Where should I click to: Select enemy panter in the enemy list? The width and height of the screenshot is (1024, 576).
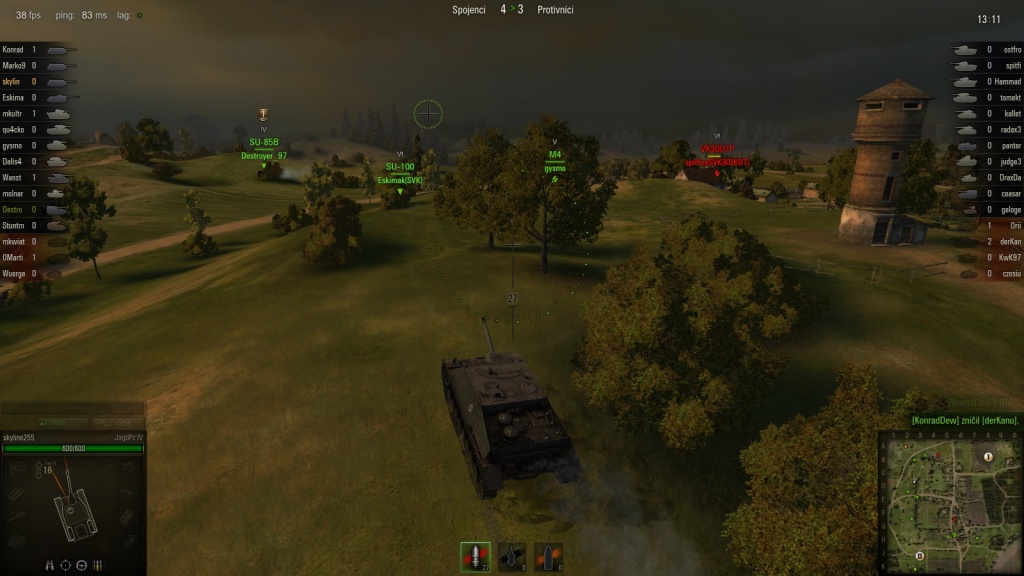[x=1009, y=145]
